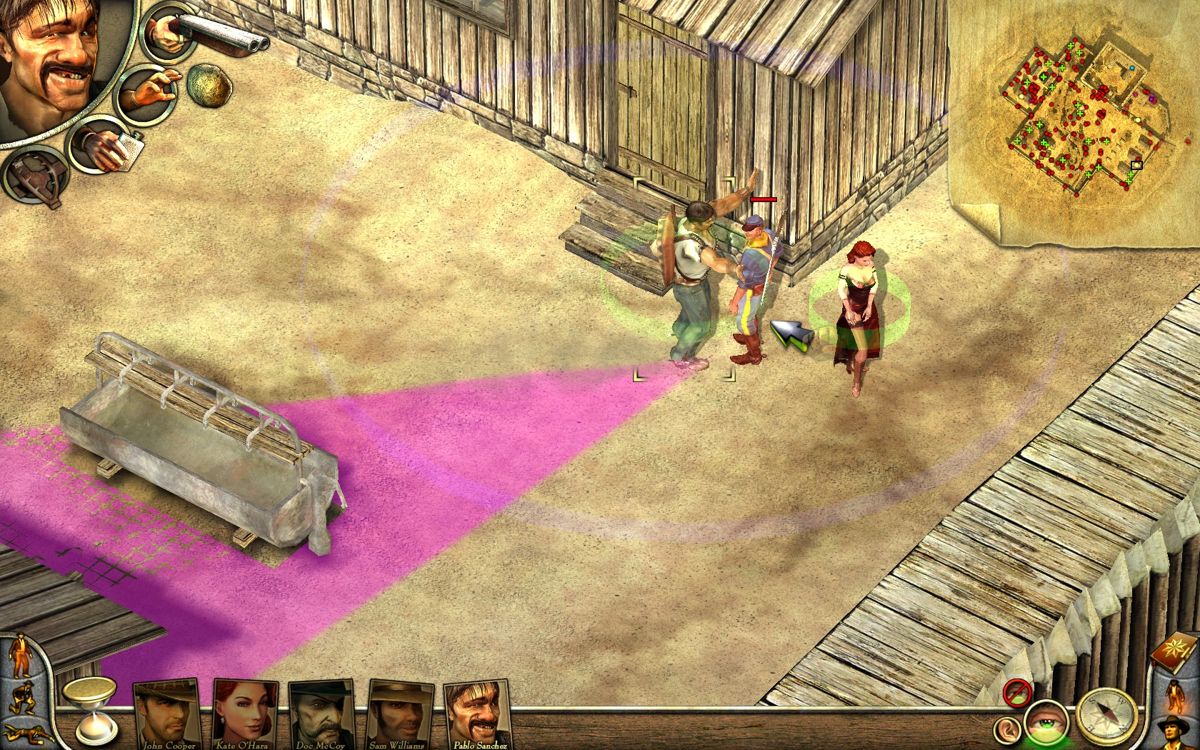Select John Cooper's portrait card
The height and width of the screenshot is (750, 1200).
pos(167,714)
